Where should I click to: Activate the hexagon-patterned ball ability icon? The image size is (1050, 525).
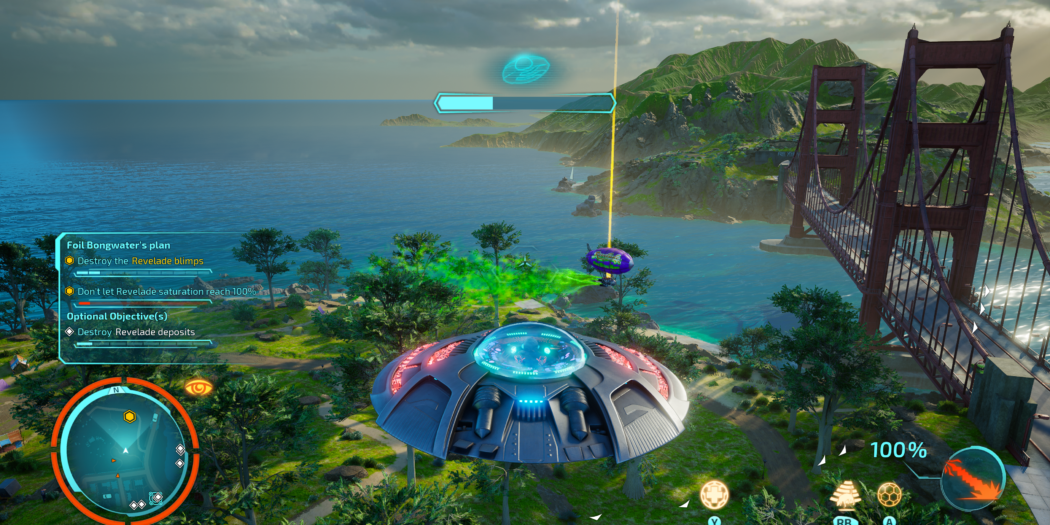889,494
